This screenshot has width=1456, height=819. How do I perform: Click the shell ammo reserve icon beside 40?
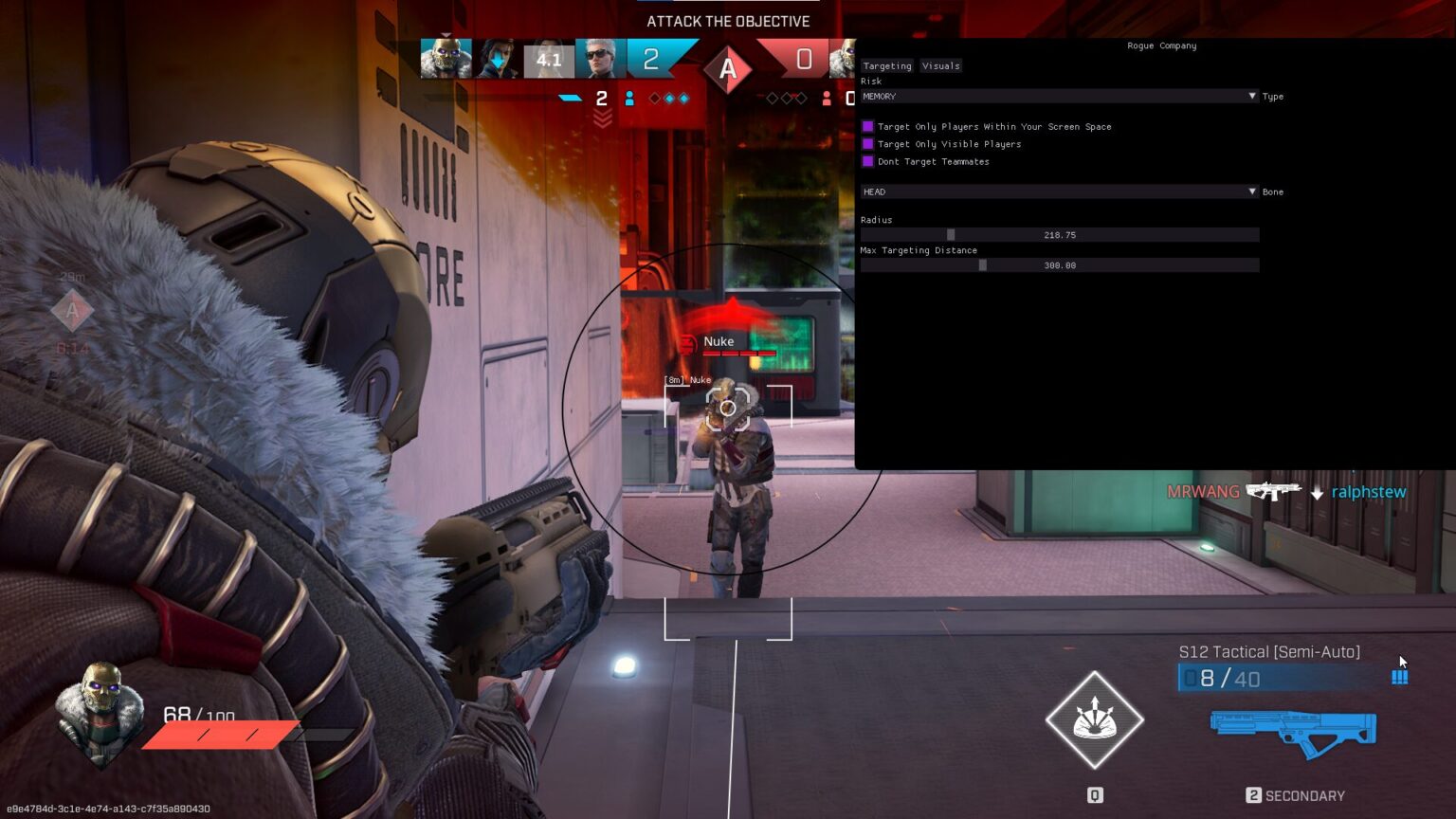coord(1400,677)
